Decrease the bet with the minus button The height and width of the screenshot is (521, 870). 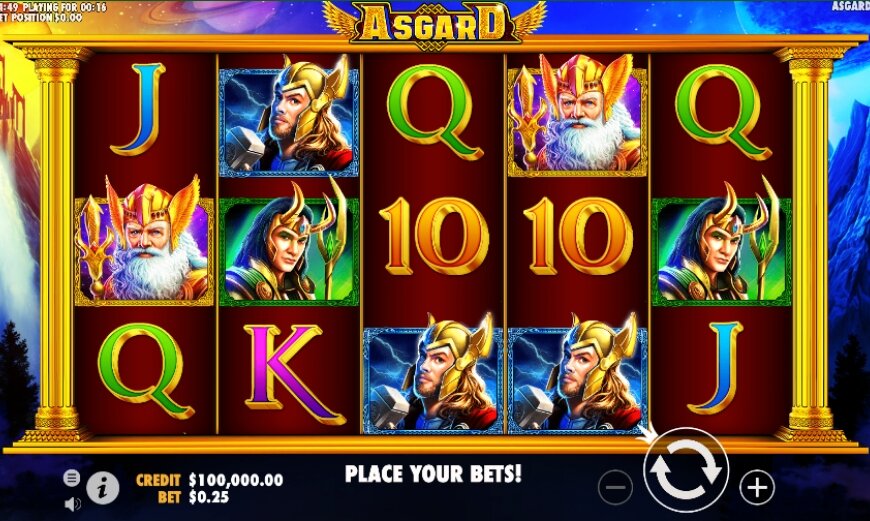[x=616, y=488]
